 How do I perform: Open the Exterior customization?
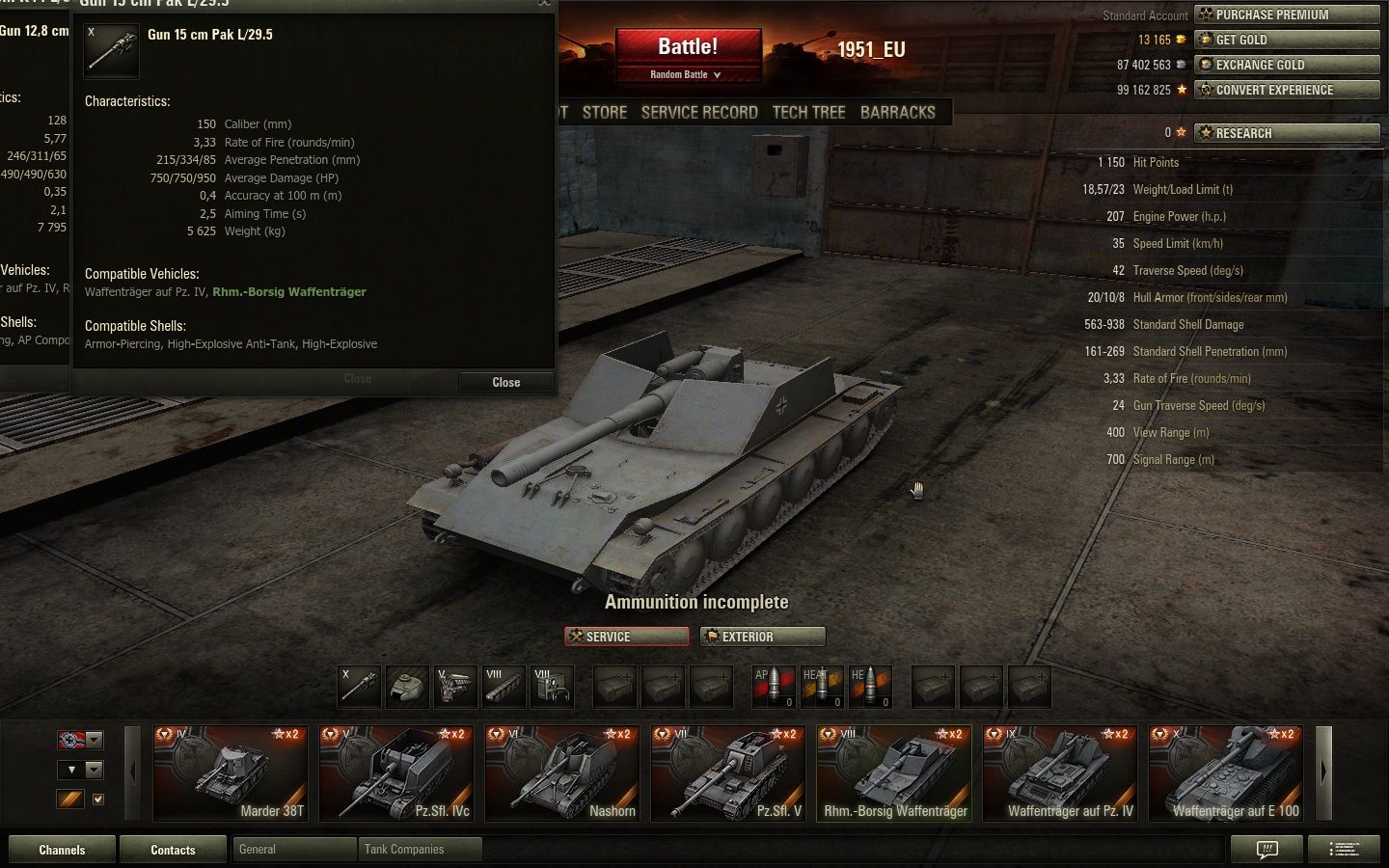click(763, 637)
